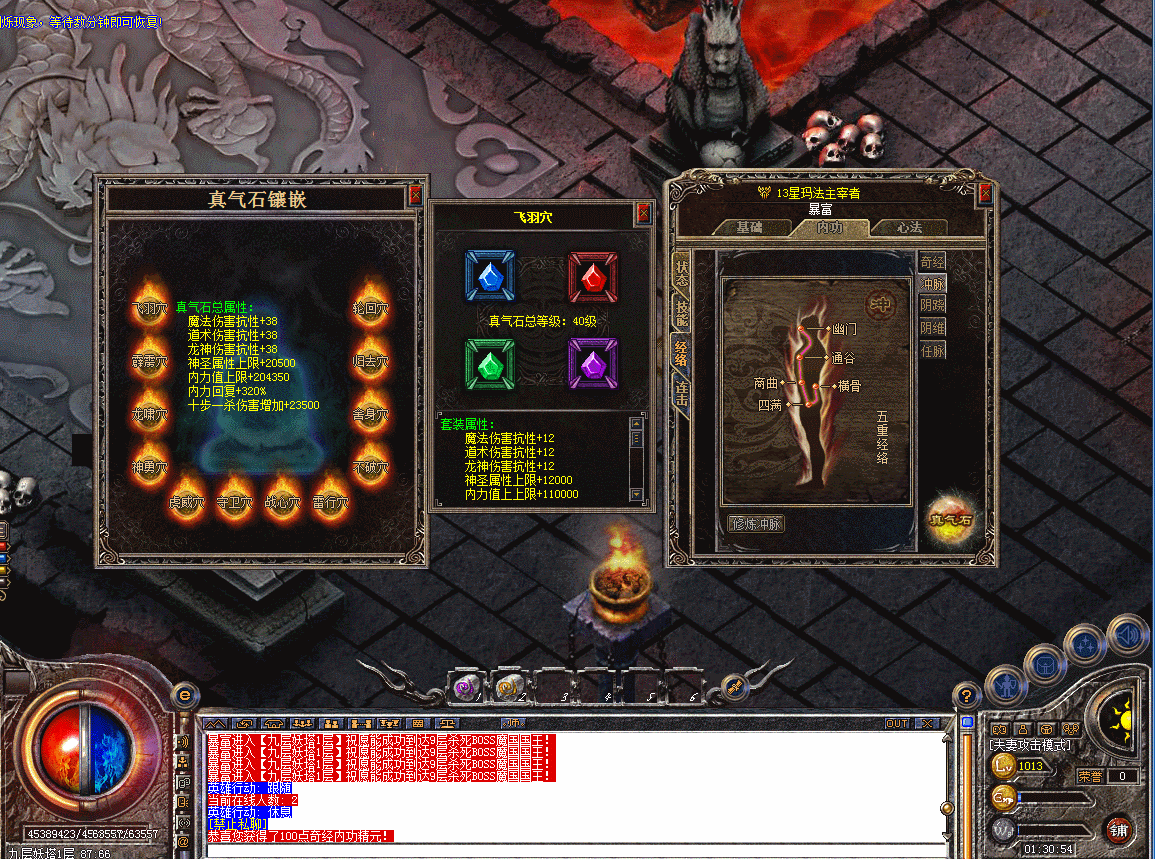Screen dimensions: 1155x859
Task: Close the character info window
Action: pyautogui.click(x=985, y=192)
